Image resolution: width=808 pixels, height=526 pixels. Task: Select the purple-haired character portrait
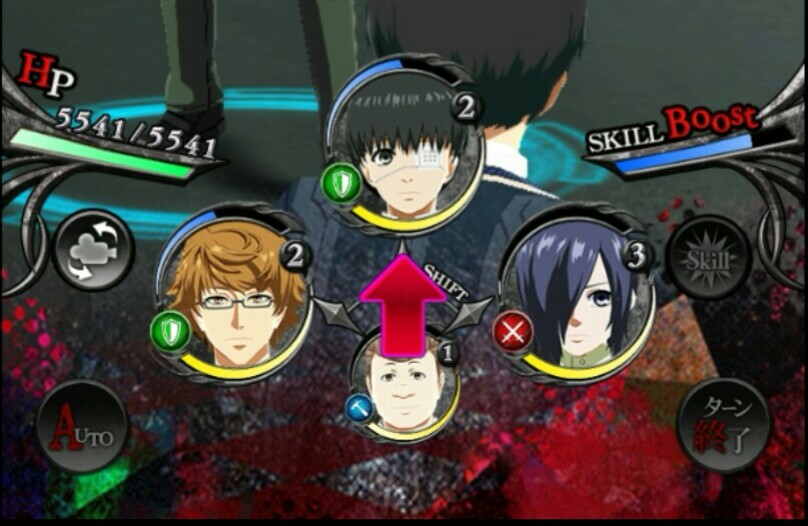577,296
